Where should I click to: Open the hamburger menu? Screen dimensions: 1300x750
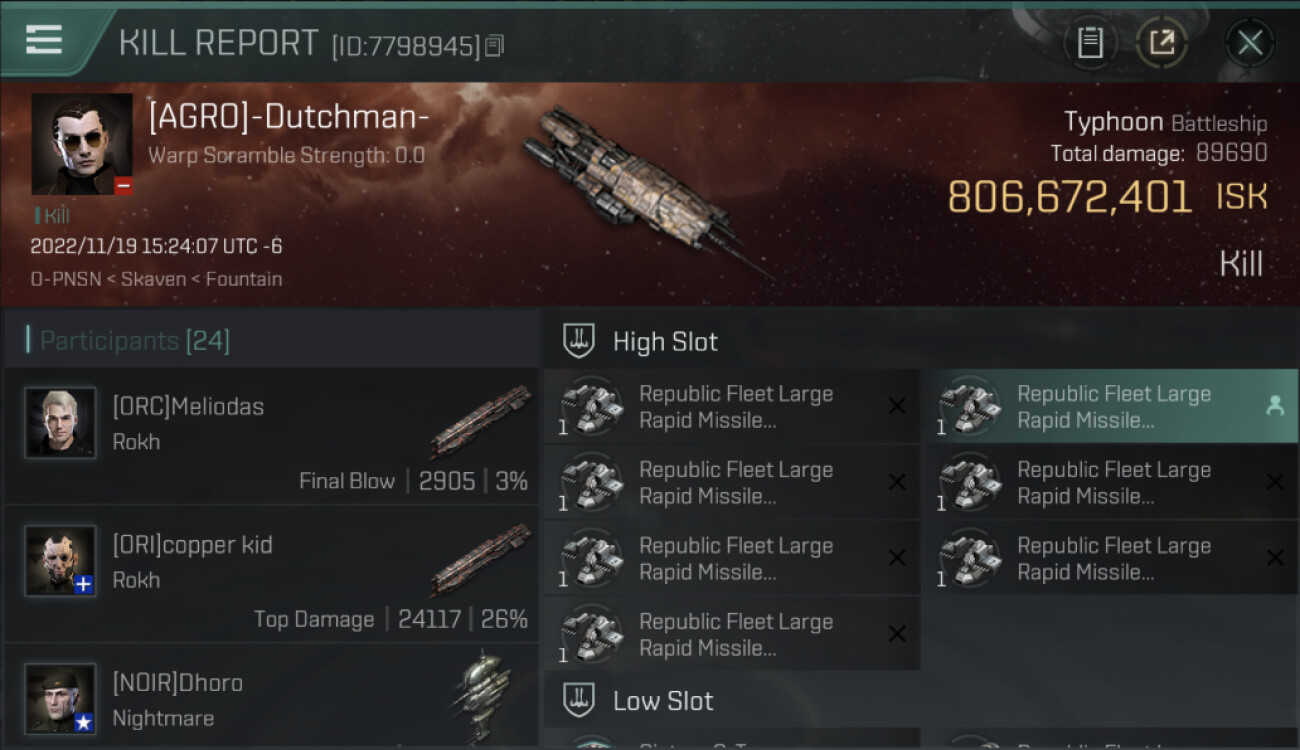pyautogui.click(x=44, y=40)
